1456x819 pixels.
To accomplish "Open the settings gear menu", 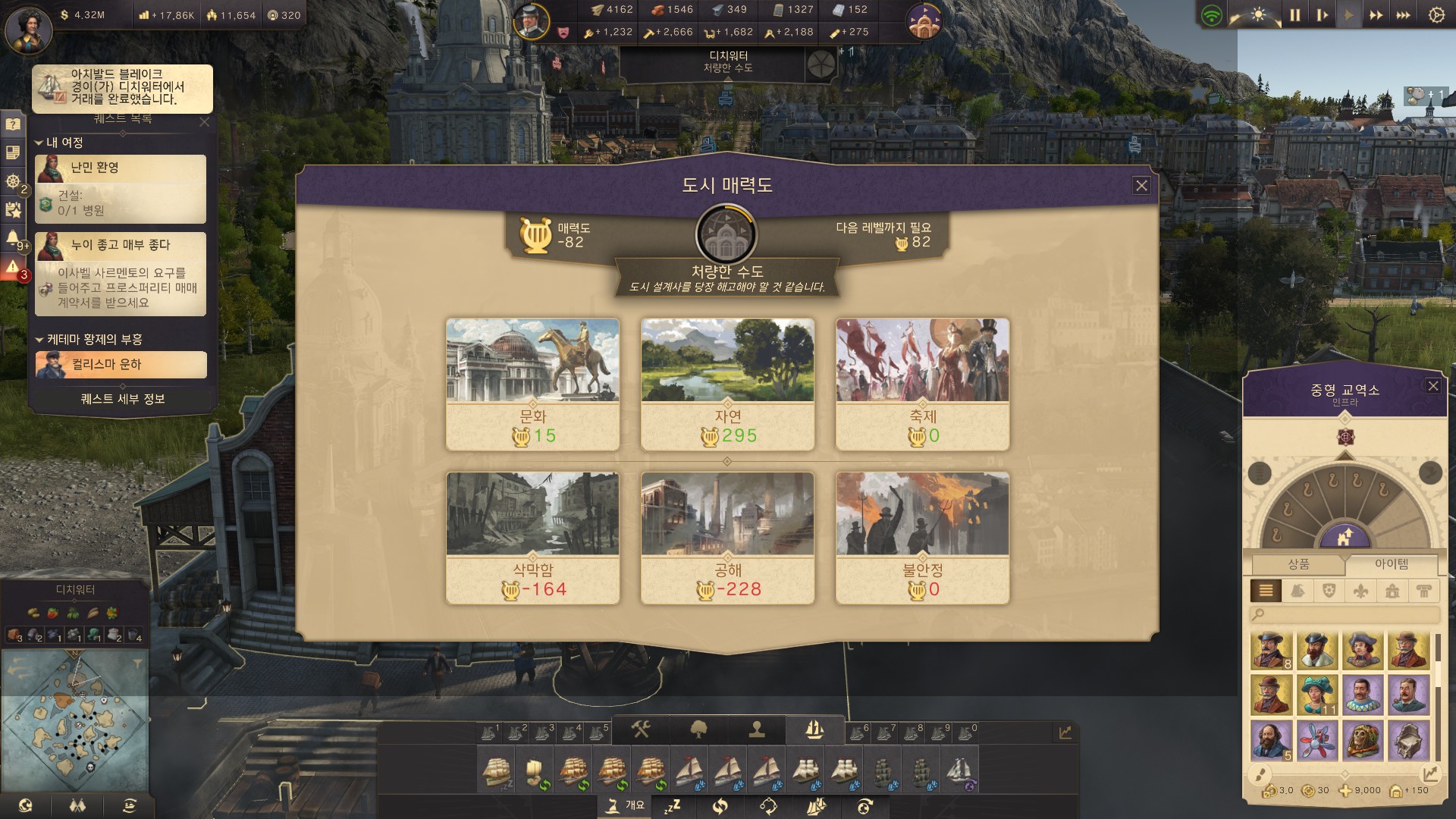I will click(1436, 15).
